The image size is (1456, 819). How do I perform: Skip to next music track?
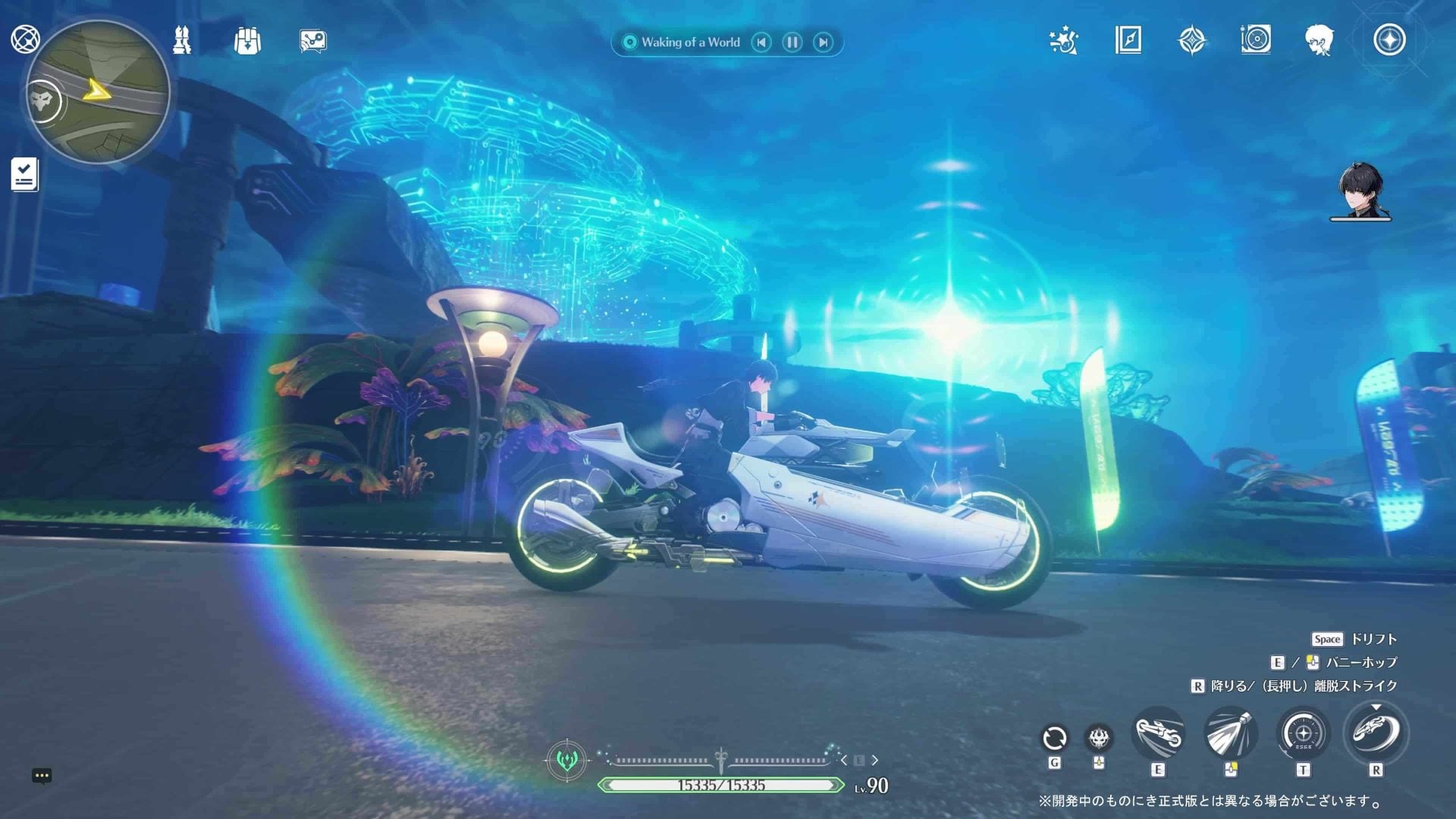823,42
